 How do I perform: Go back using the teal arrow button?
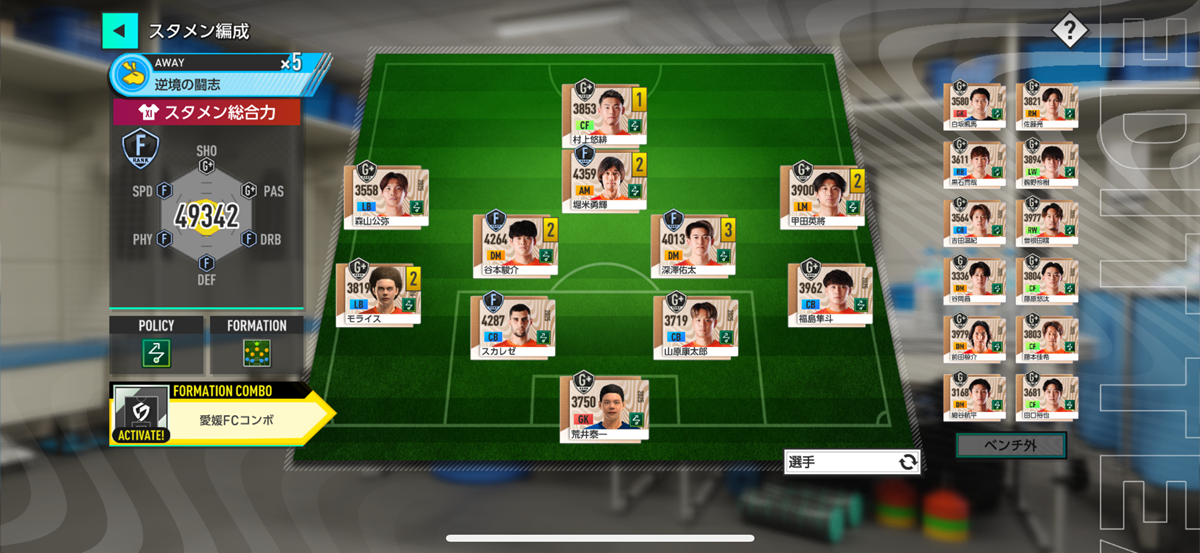(119, 30)
